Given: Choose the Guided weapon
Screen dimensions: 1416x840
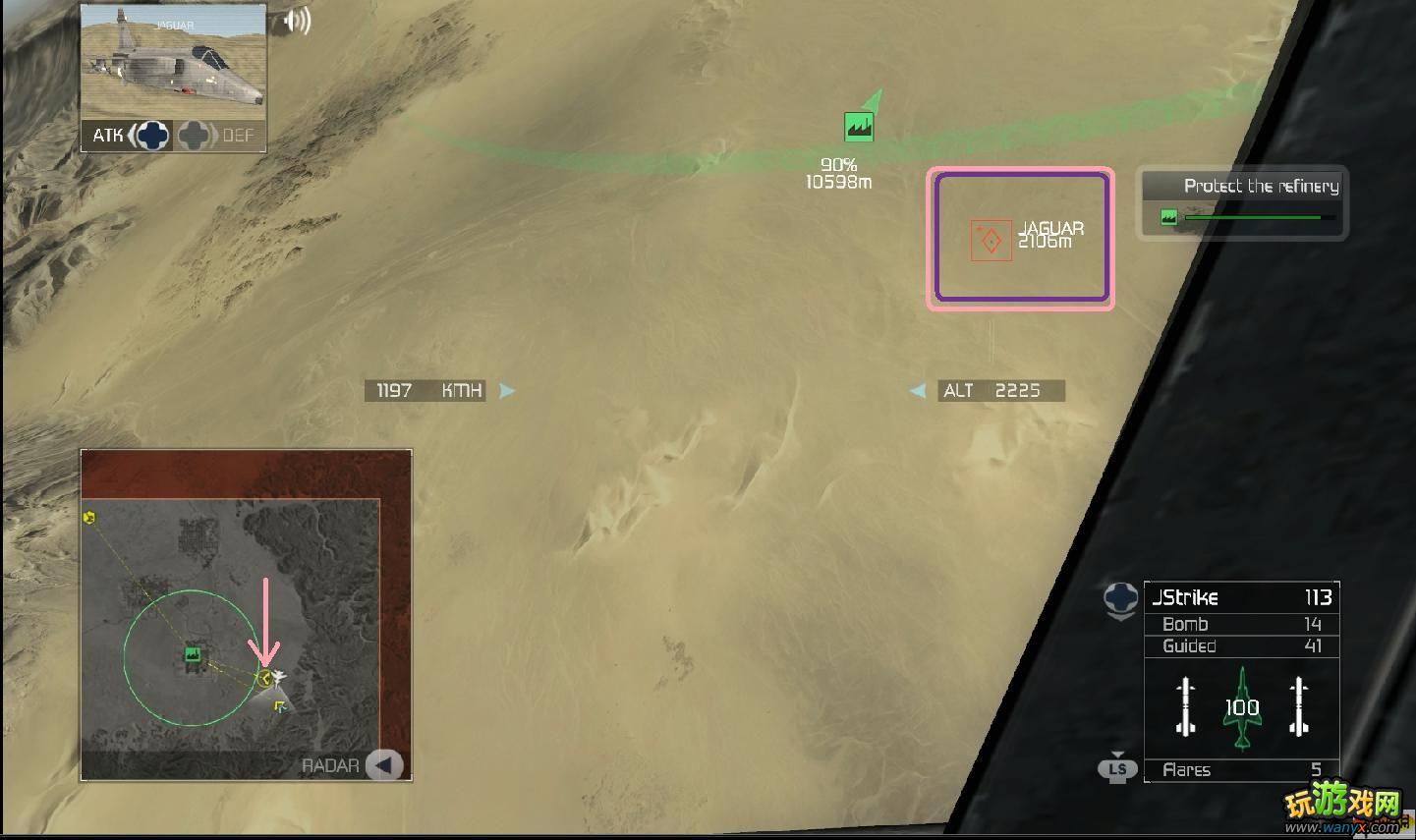Looking at the screenshot, I should pos(1241,645).
